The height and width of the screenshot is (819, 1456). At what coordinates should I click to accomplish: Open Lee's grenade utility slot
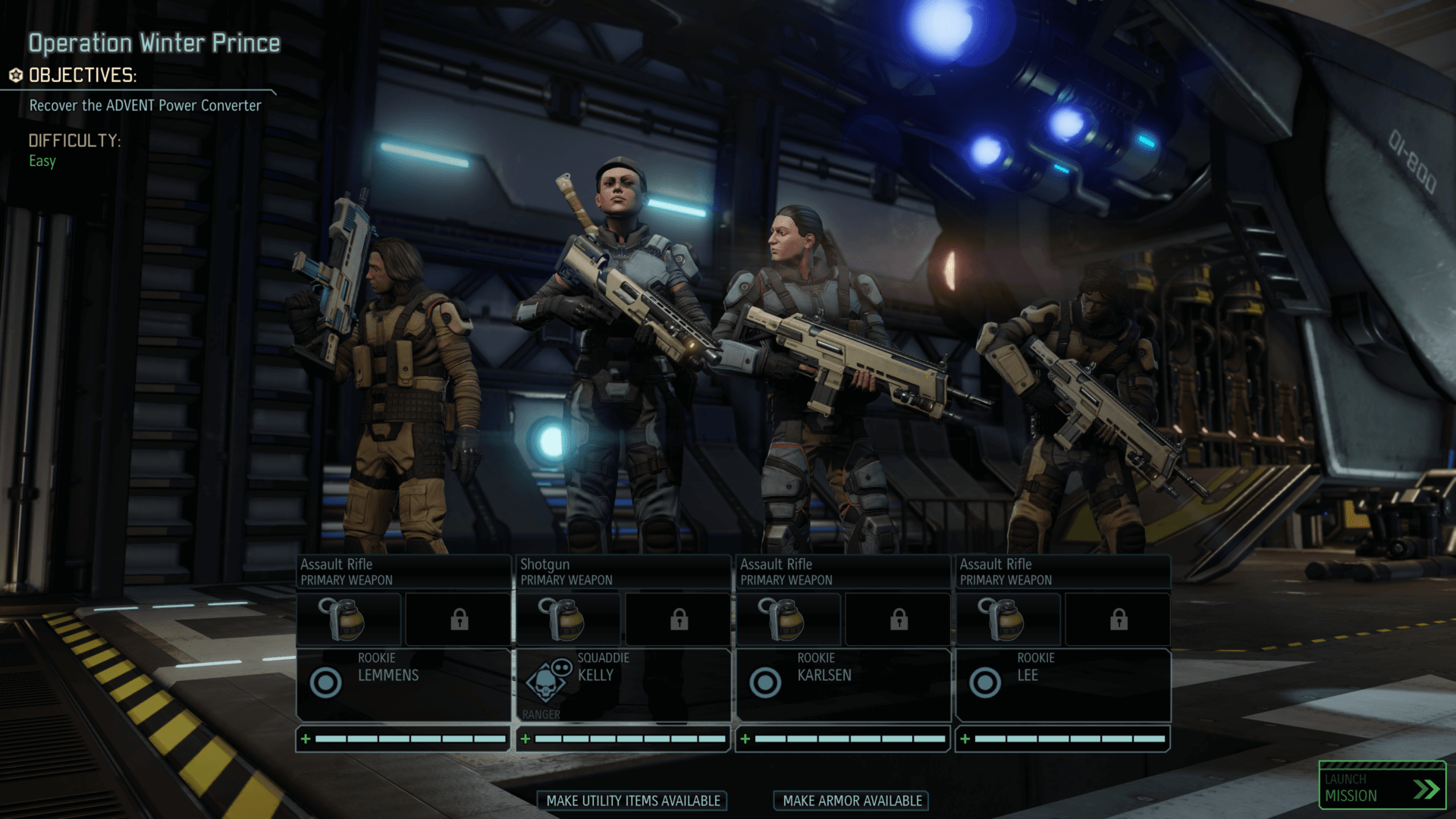pos(1009,620)
